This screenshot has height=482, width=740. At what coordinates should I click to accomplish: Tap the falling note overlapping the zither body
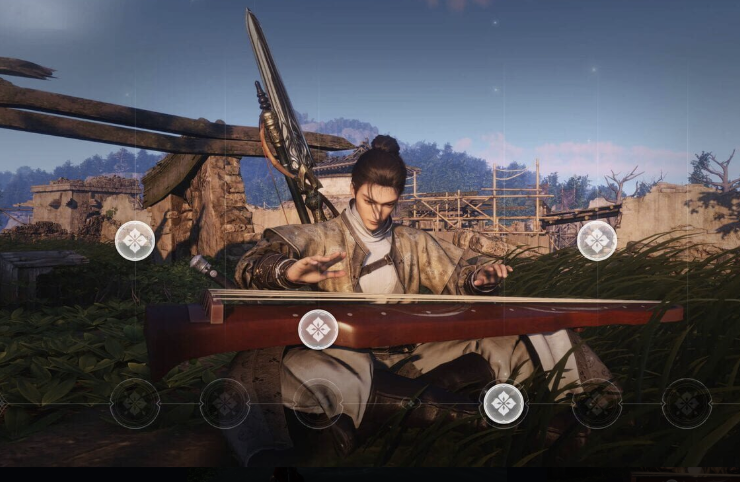[318, 329]
